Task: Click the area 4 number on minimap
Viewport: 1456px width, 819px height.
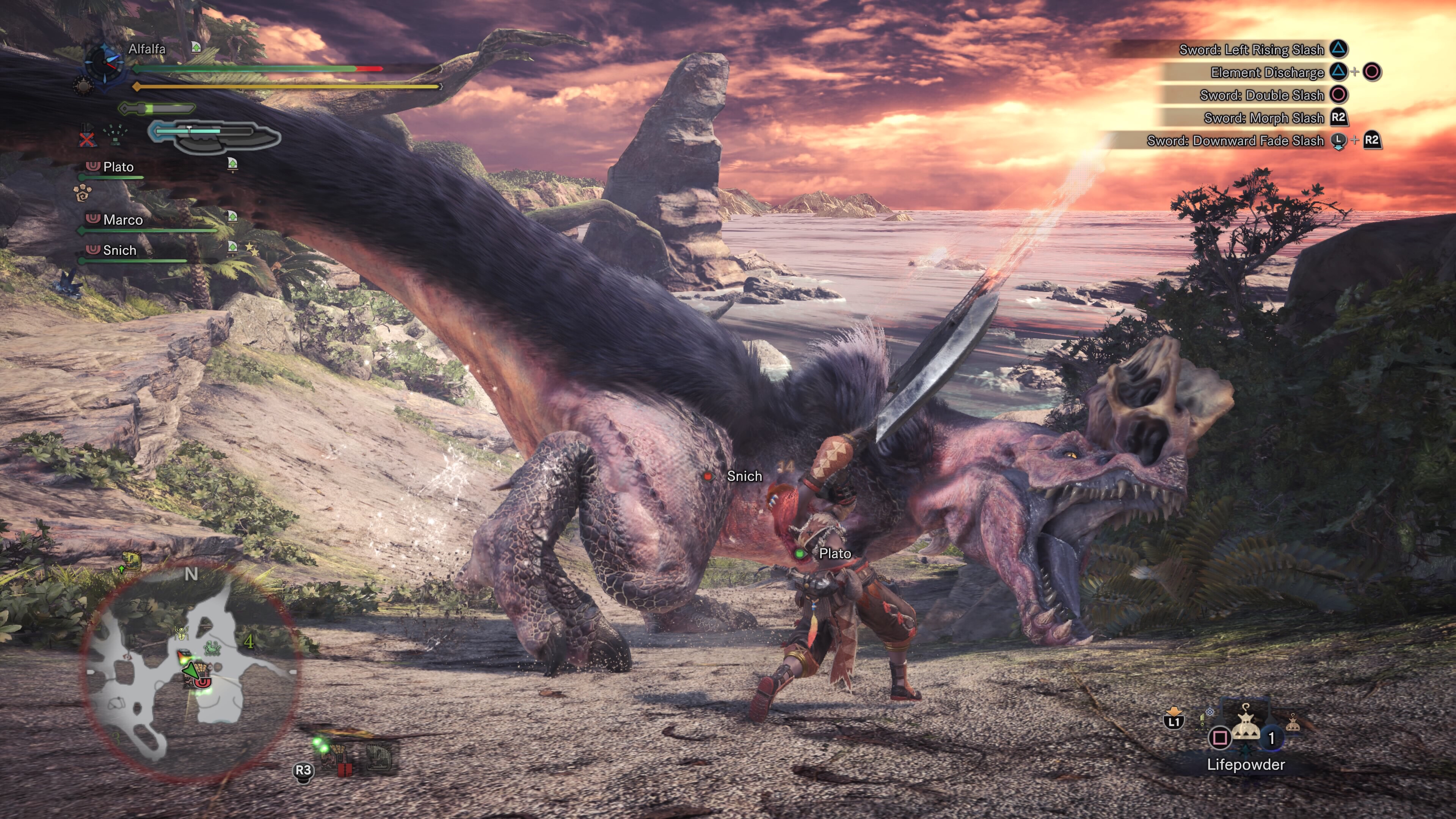Action: [249, 642]
